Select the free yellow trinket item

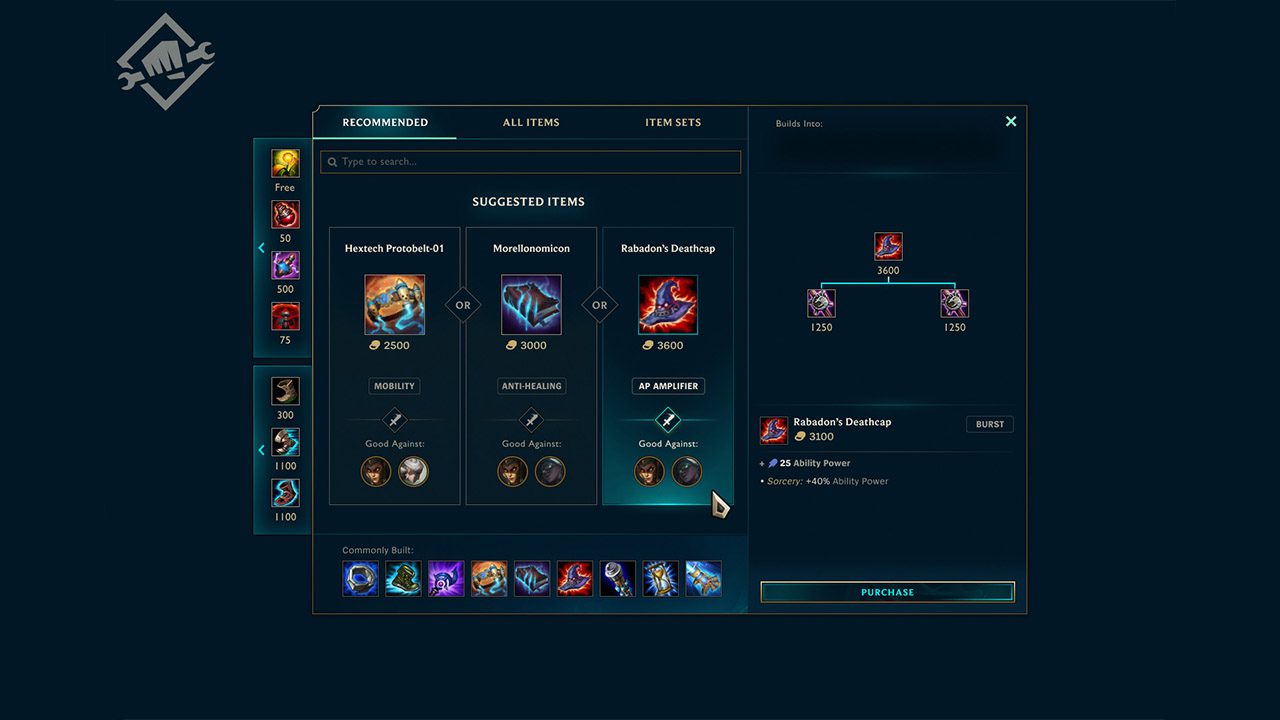(285, 164)
